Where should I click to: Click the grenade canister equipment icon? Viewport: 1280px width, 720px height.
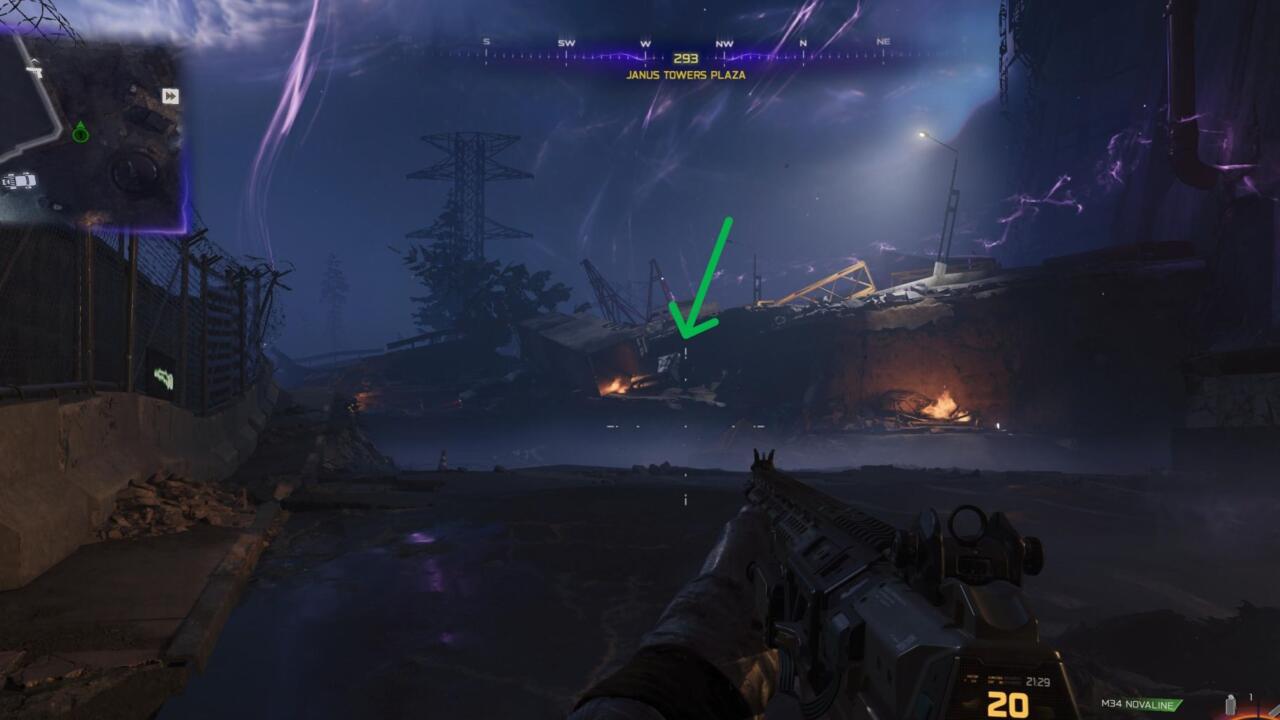click(1230, 704)
